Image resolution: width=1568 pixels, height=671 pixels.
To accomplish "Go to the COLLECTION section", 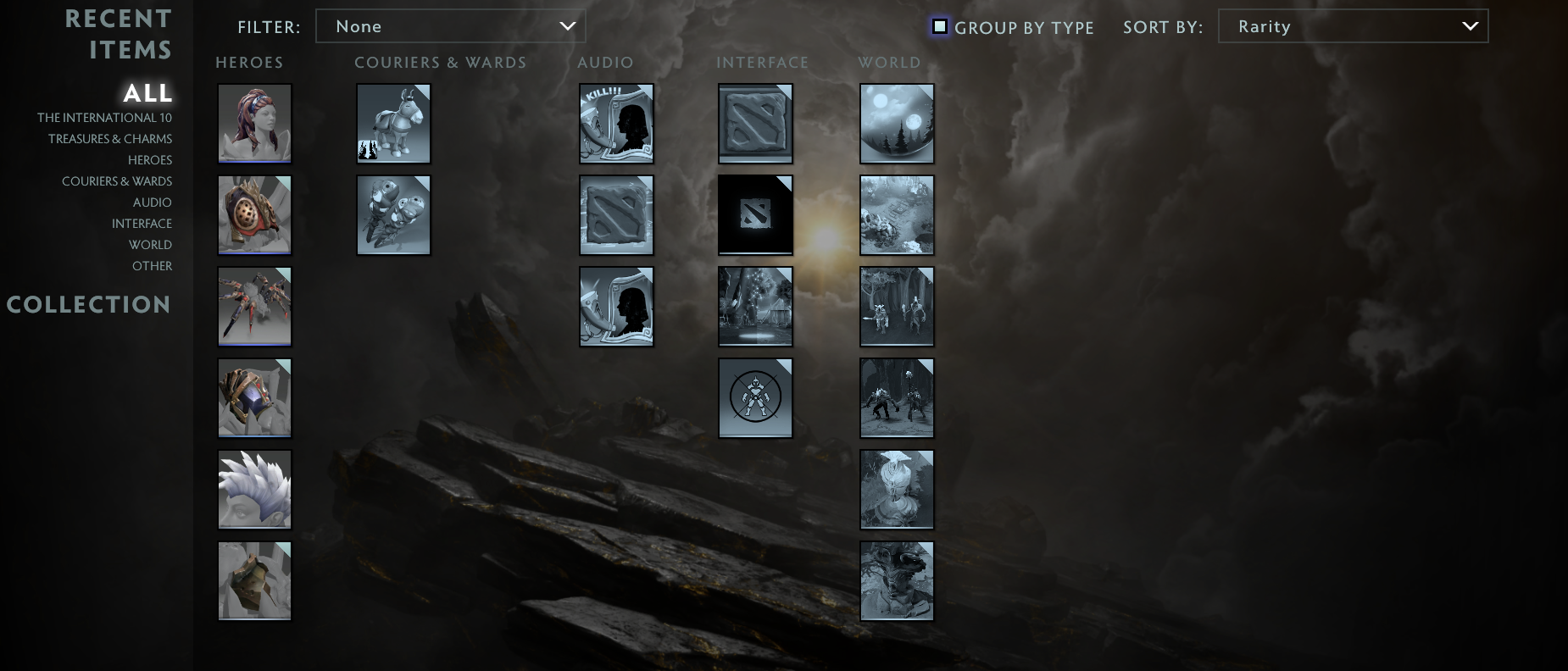I will [x=89, y=304].
